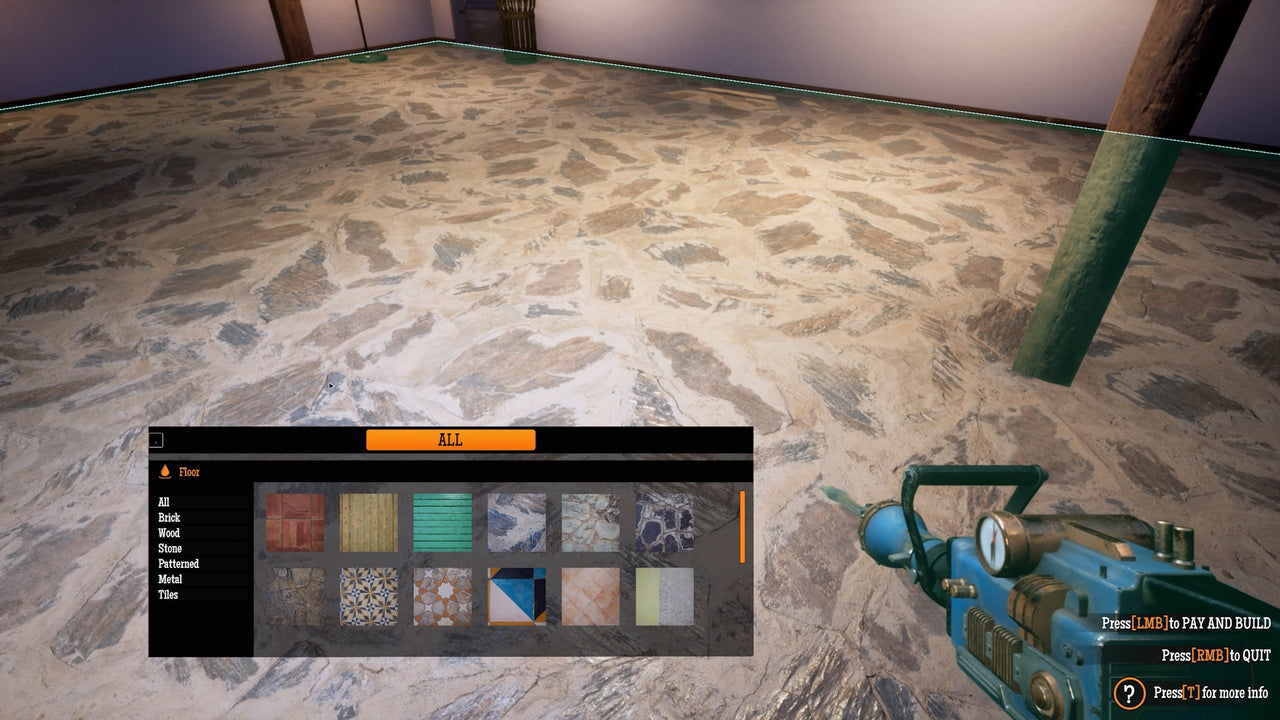Click the Floor paint drop icon
The image size is (1280, 720).
coord(165,471)
